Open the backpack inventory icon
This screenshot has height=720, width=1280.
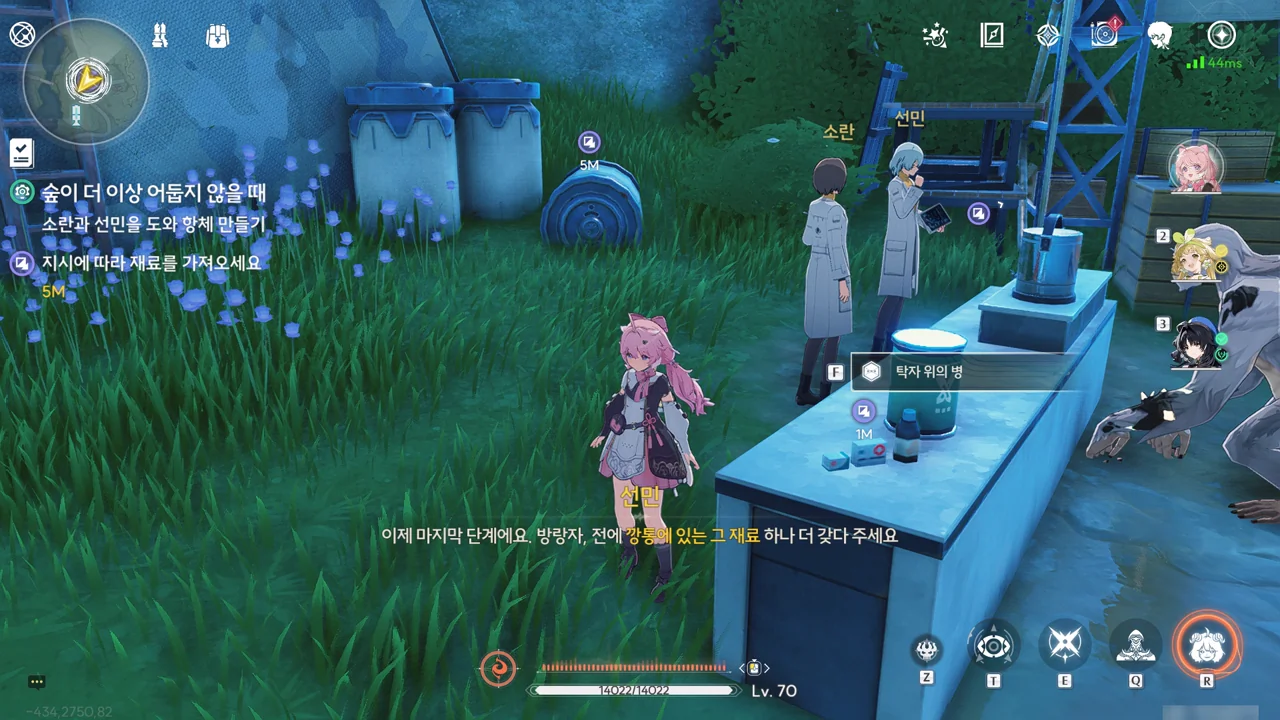click(217, 35)
